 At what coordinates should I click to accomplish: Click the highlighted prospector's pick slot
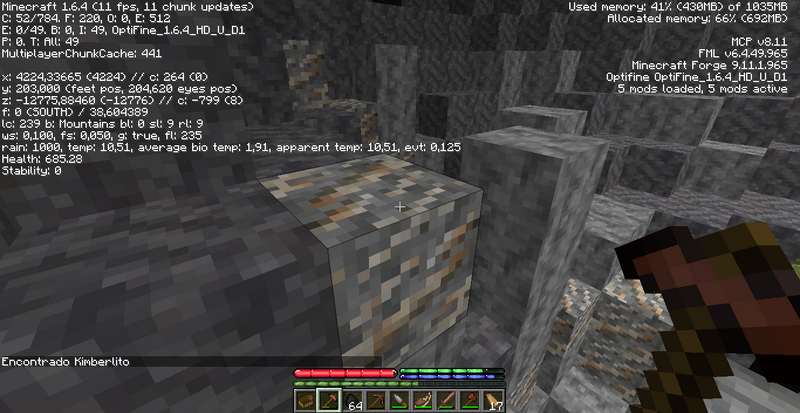pos(327,401)
